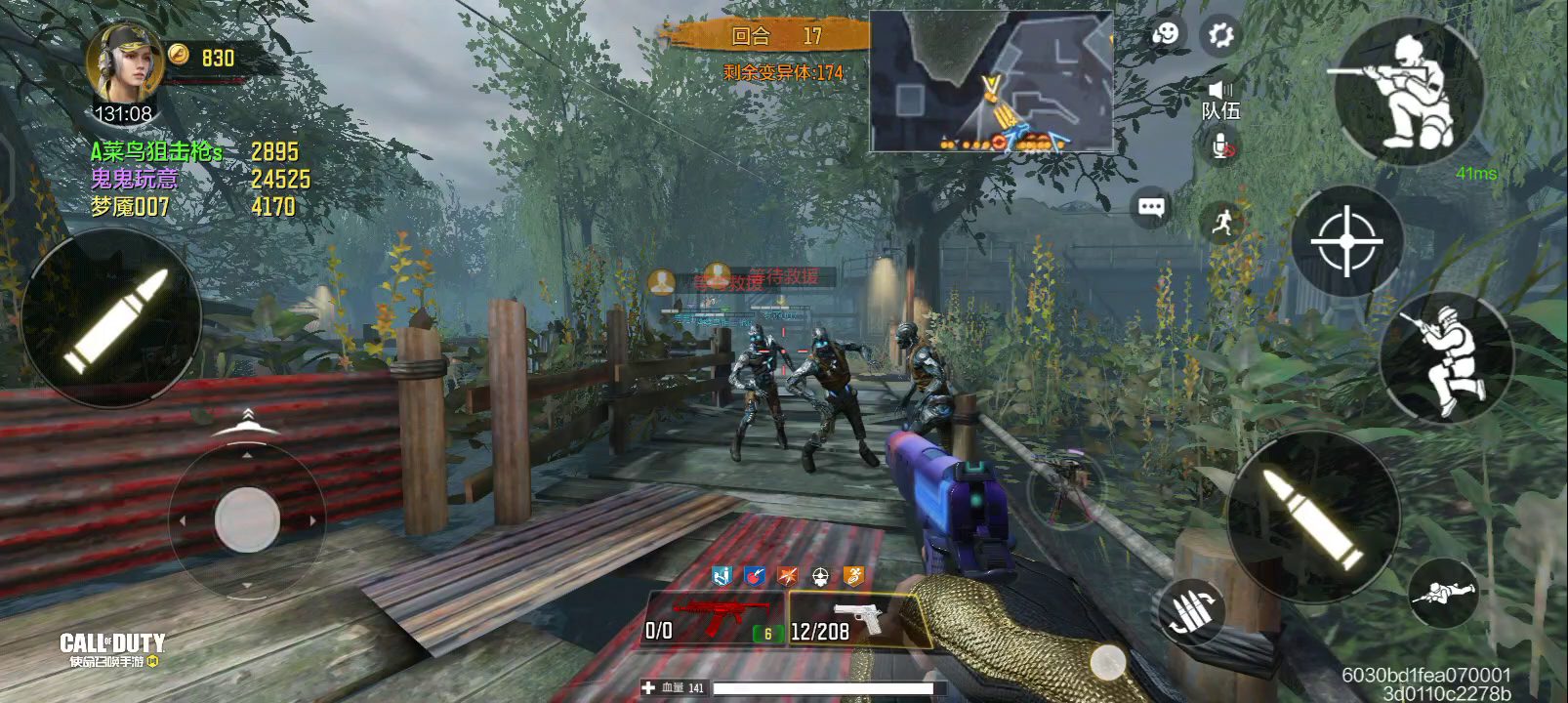1568x703 pixels.
Task: Open the settings gear menu
Action: [x=1220, y=36]
